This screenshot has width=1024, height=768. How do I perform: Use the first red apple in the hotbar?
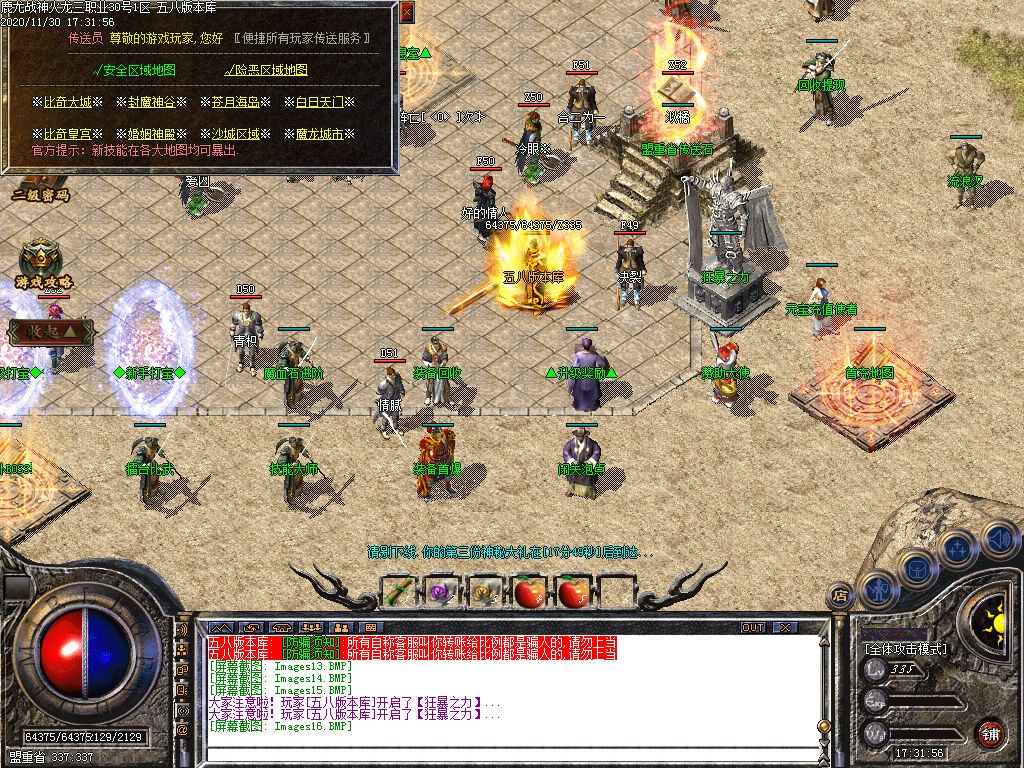pos(530,593)
